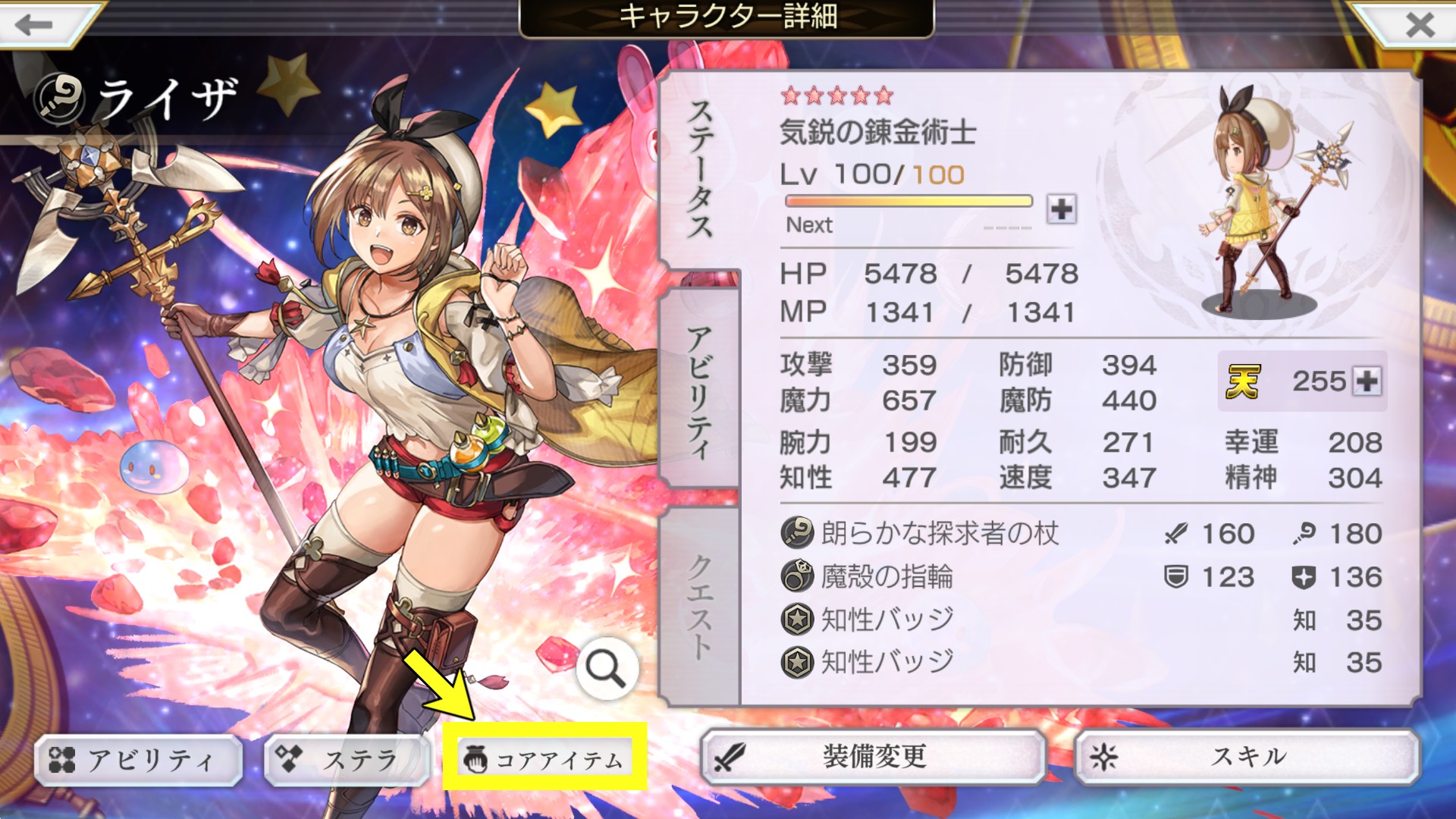Viewport: 1456px width, 819px height.
Task: Open the アビリティ side tab
Action: pos(699,391)
